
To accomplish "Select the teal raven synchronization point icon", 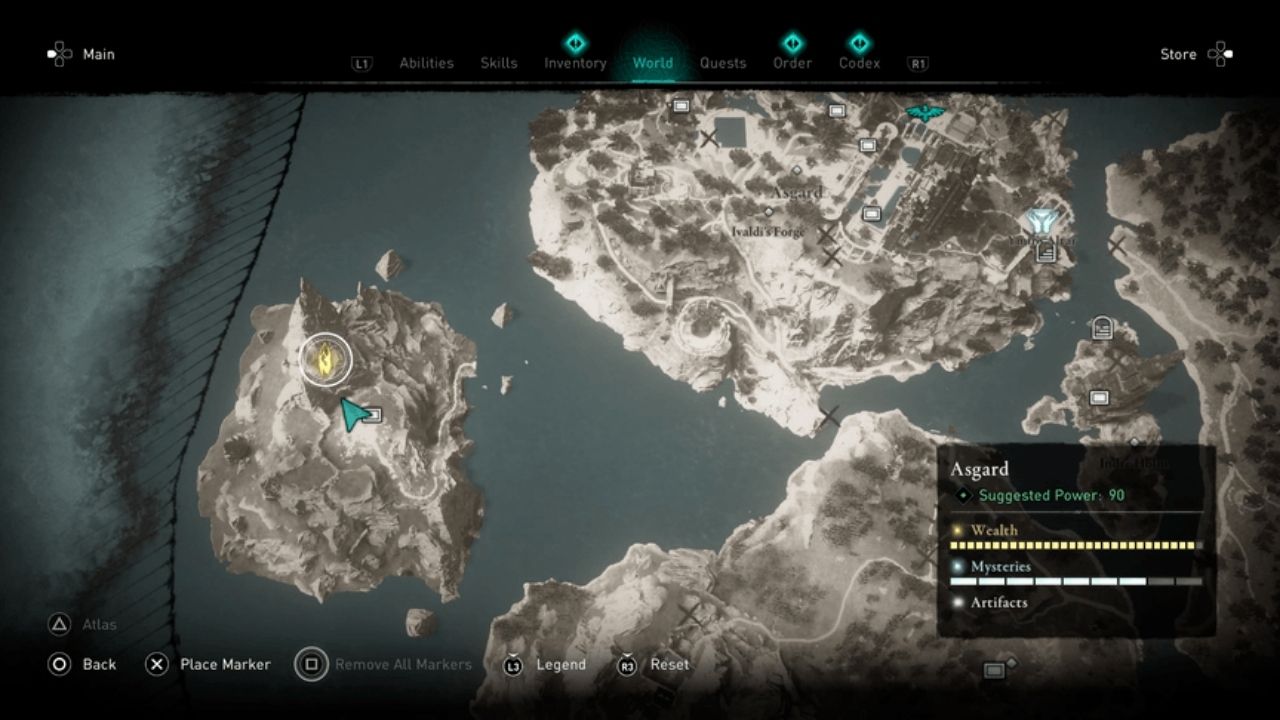I will point(925,112).
